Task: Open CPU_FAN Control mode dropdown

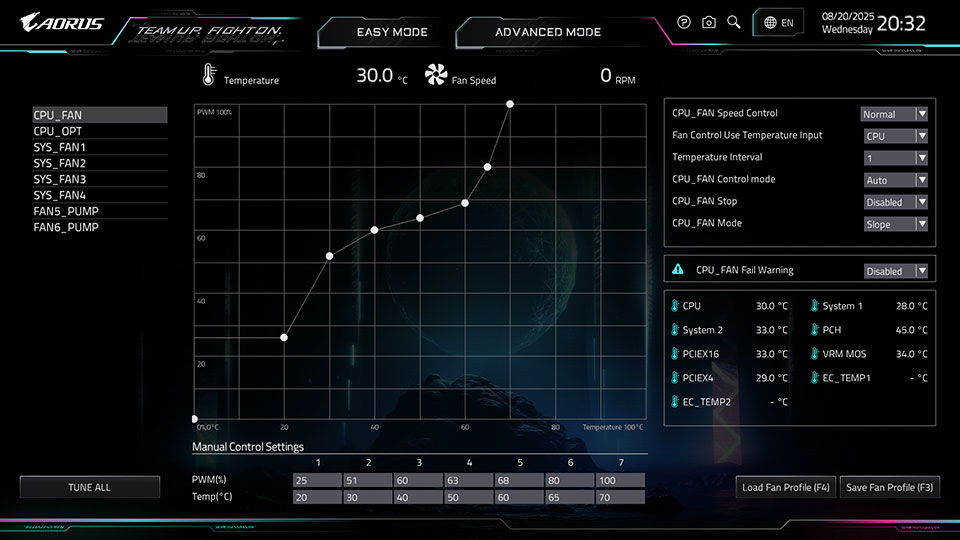Action: tap(896, 180)
